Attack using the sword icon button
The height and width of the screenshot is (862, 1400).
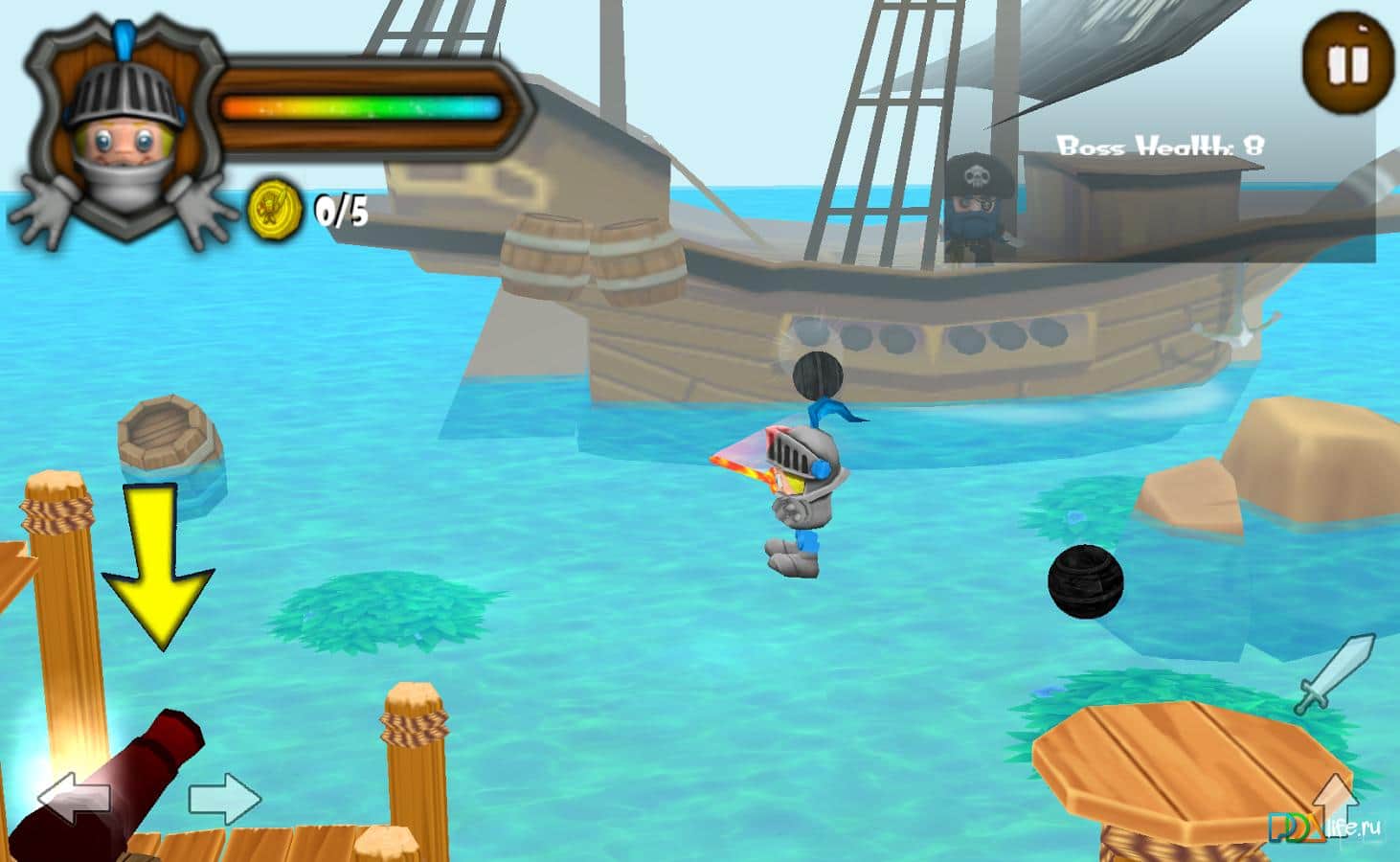point(1335,673)
